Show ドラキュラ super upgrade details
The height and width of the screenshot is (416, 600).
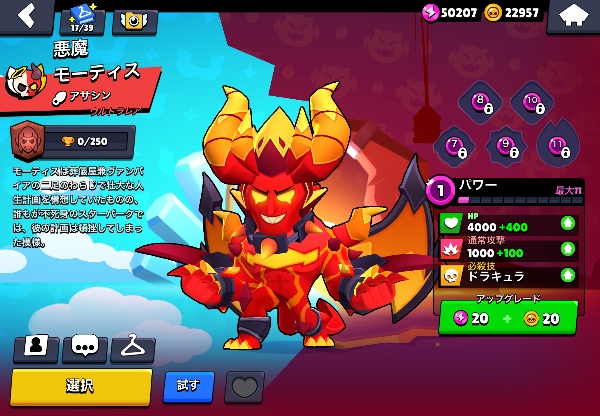click(x=567, y=274)
